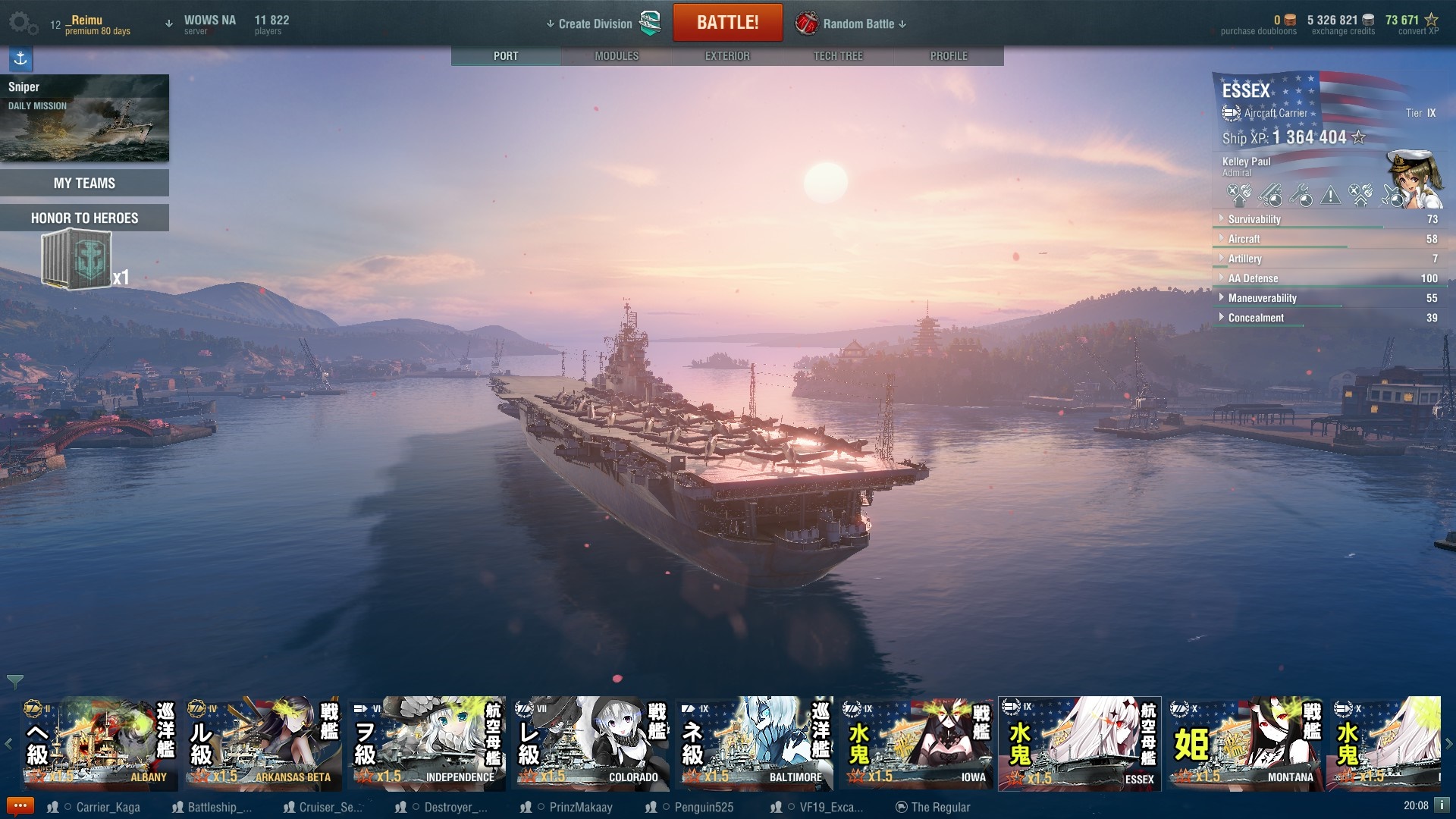The height and width of the screenshot is (819, 1456).
Task: Expand the Survivability stat details
Action: [x=1254, y=219]
